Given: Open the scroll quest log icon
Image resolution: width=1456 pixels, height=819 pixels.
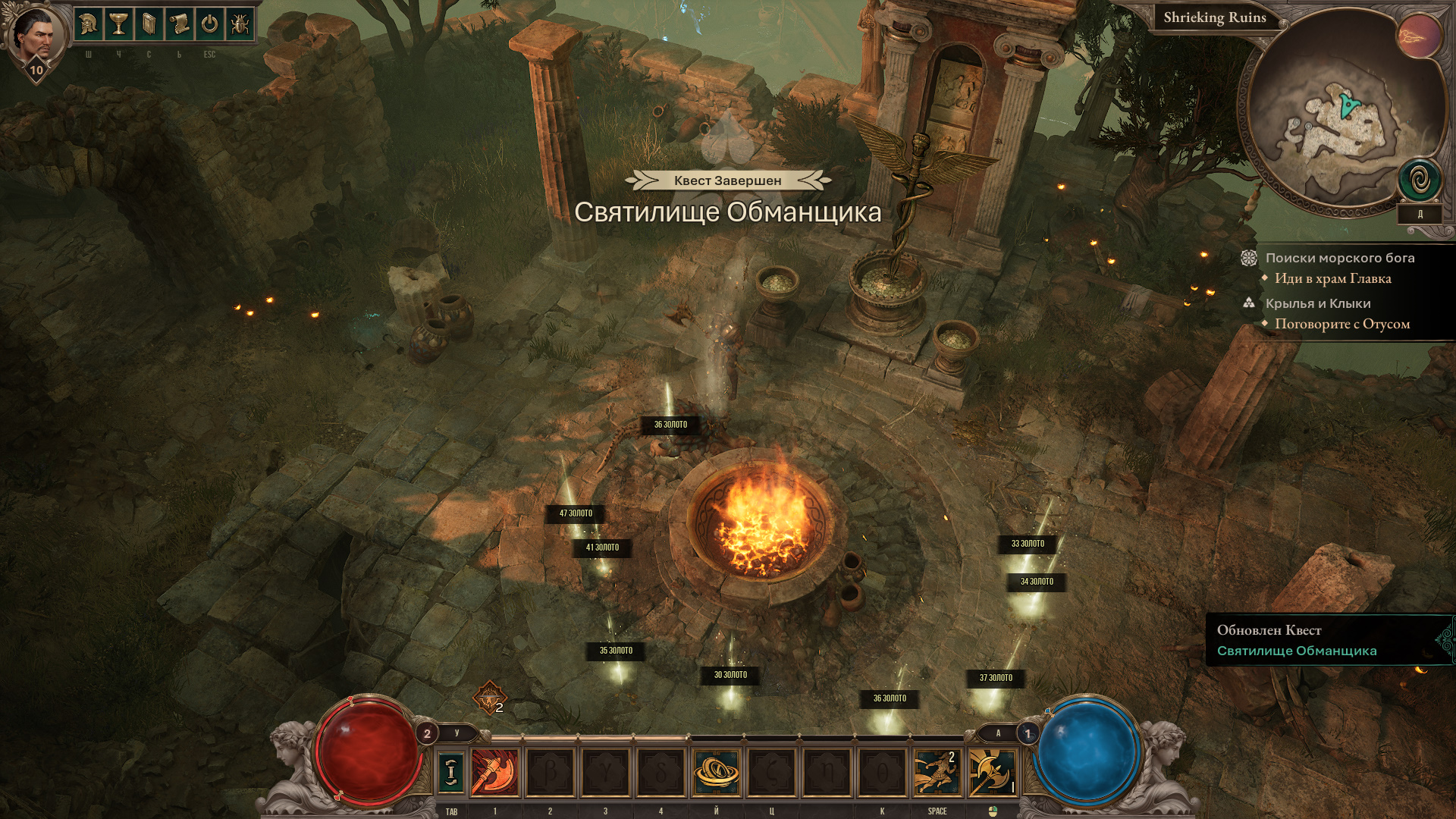Looking at the screenshot, I should click(x=179, y=25).
